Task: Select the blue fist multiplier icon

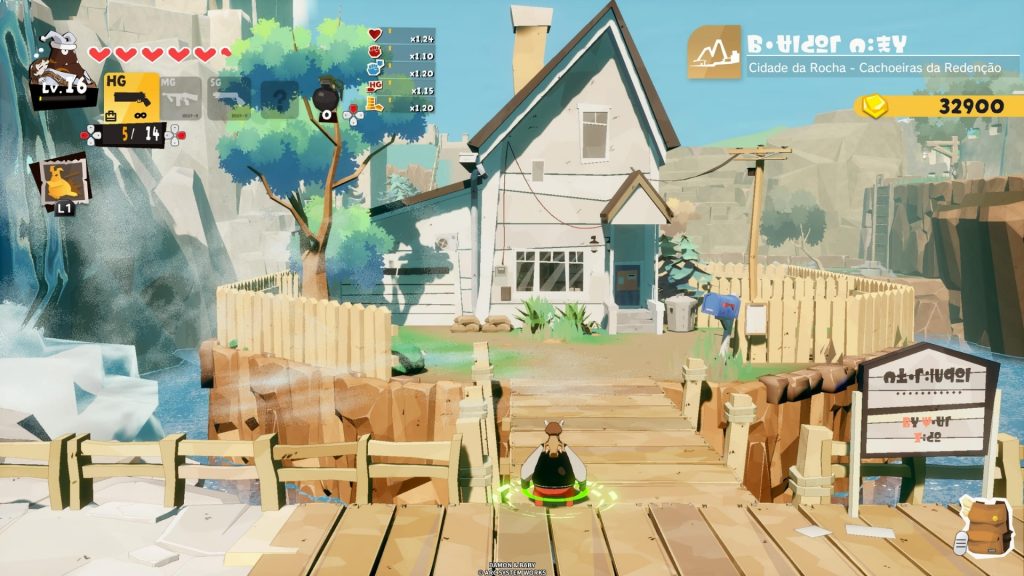Action: coord(375,70)
